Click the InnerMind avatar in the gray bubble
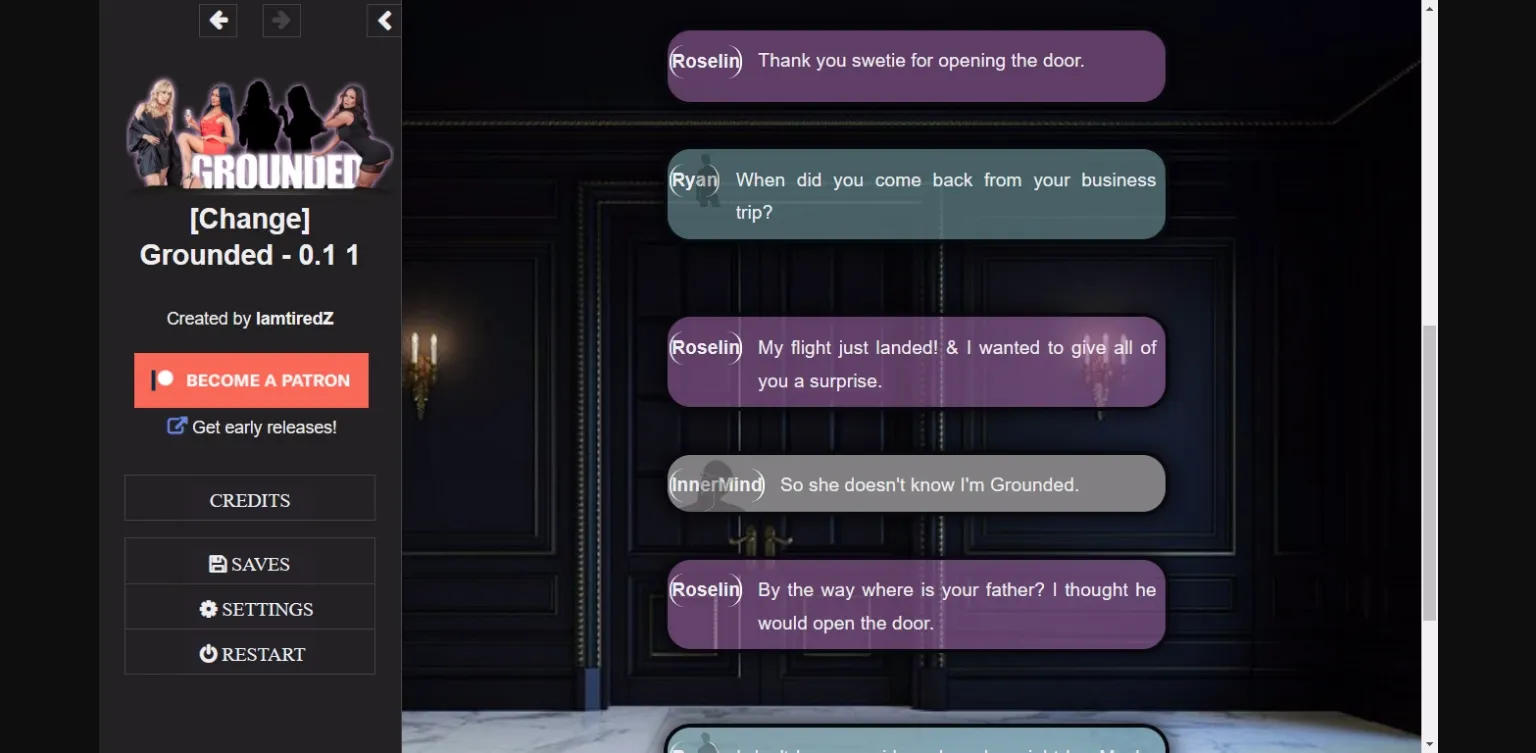 716,484
